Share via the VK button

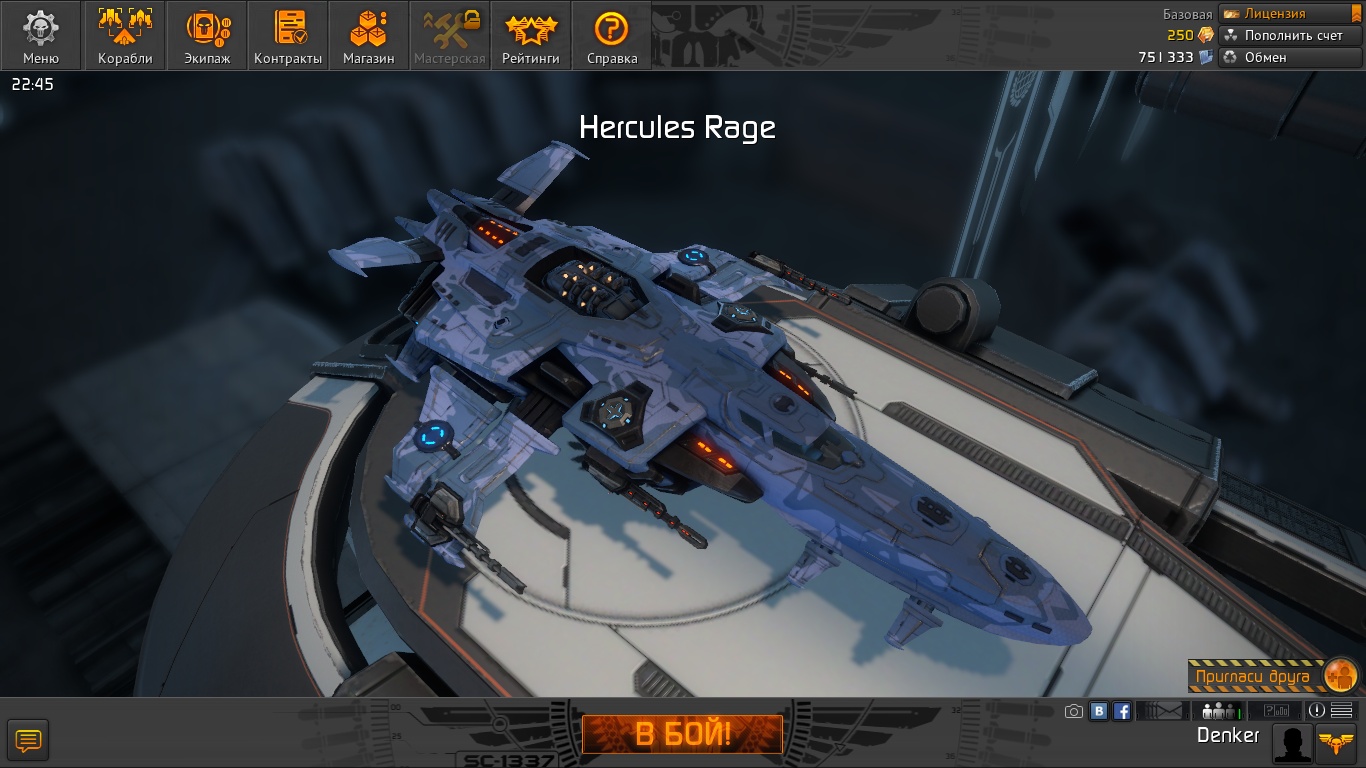[x=1099, y=711]
